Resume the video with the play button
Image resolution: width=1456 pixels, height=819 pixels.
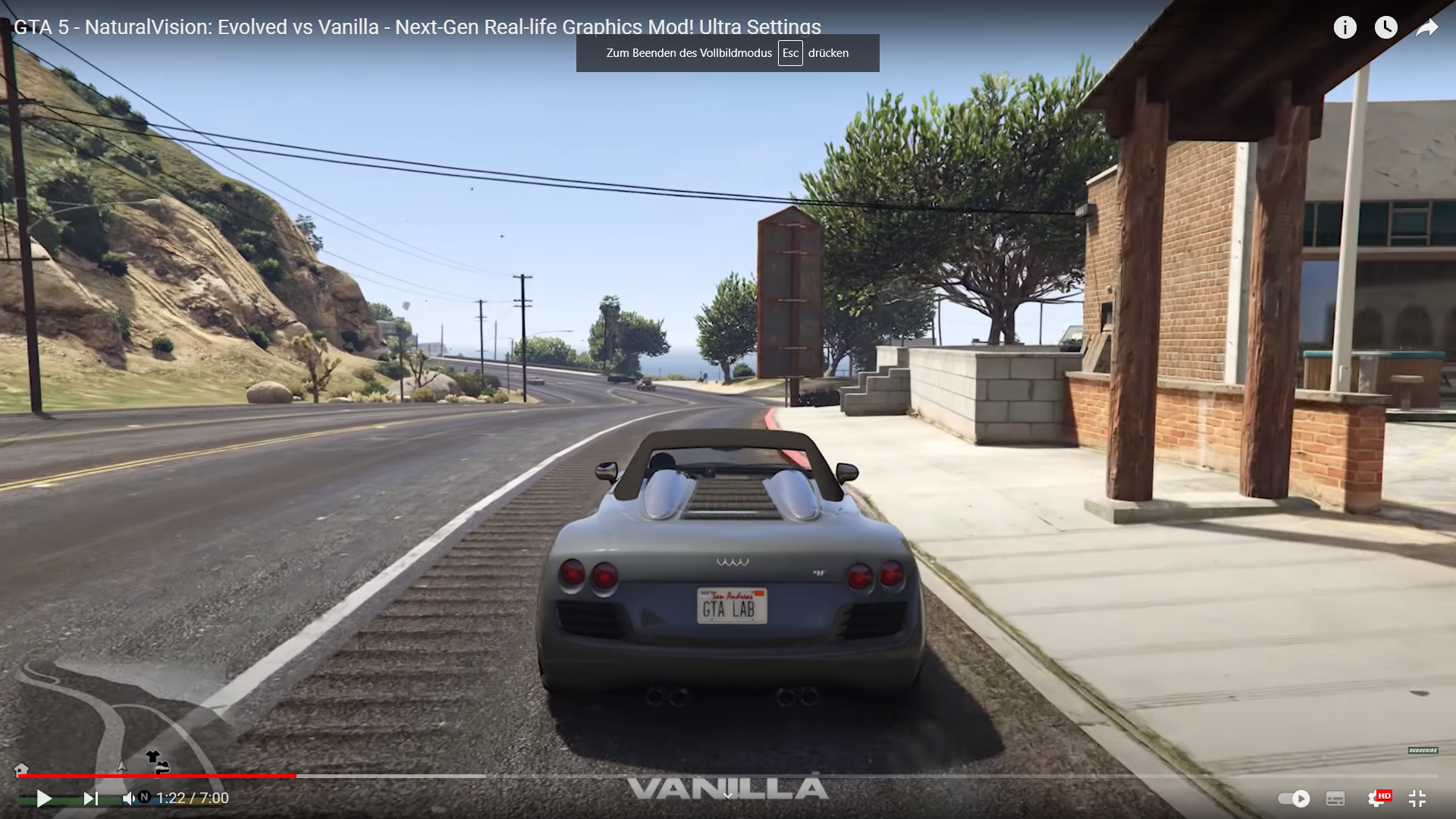coord(44,799)
